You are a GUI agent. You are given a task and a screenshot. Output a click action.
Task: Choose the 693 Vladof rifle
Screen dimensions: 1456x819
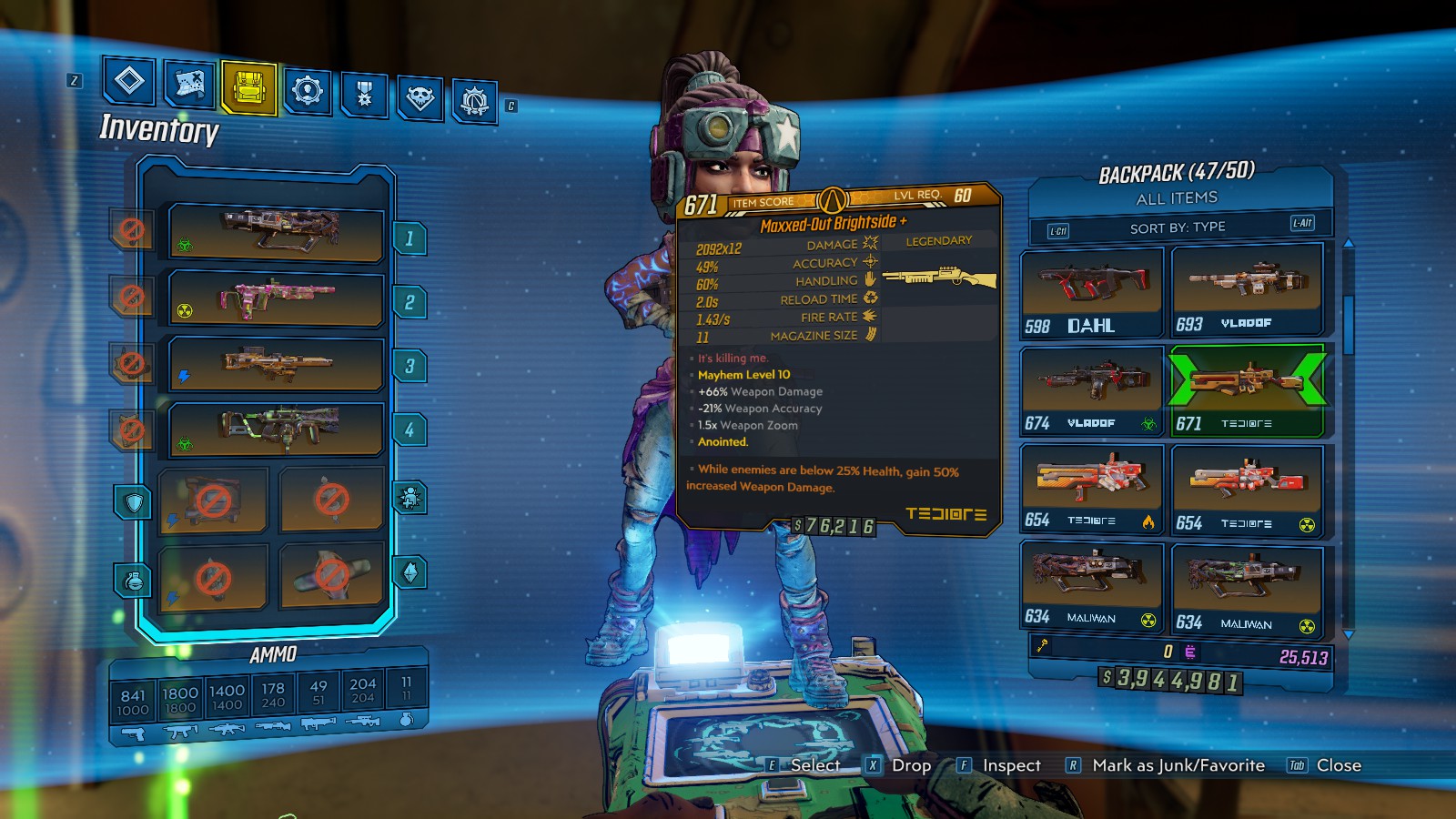click(1246, 291)
